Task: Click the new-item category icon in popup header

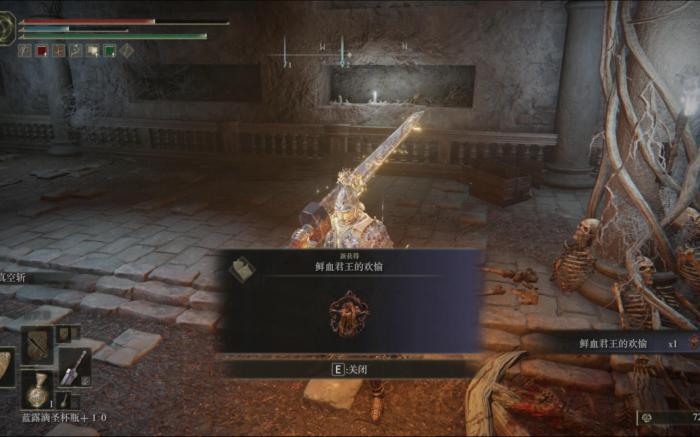Action: click(x=241, y=269)
